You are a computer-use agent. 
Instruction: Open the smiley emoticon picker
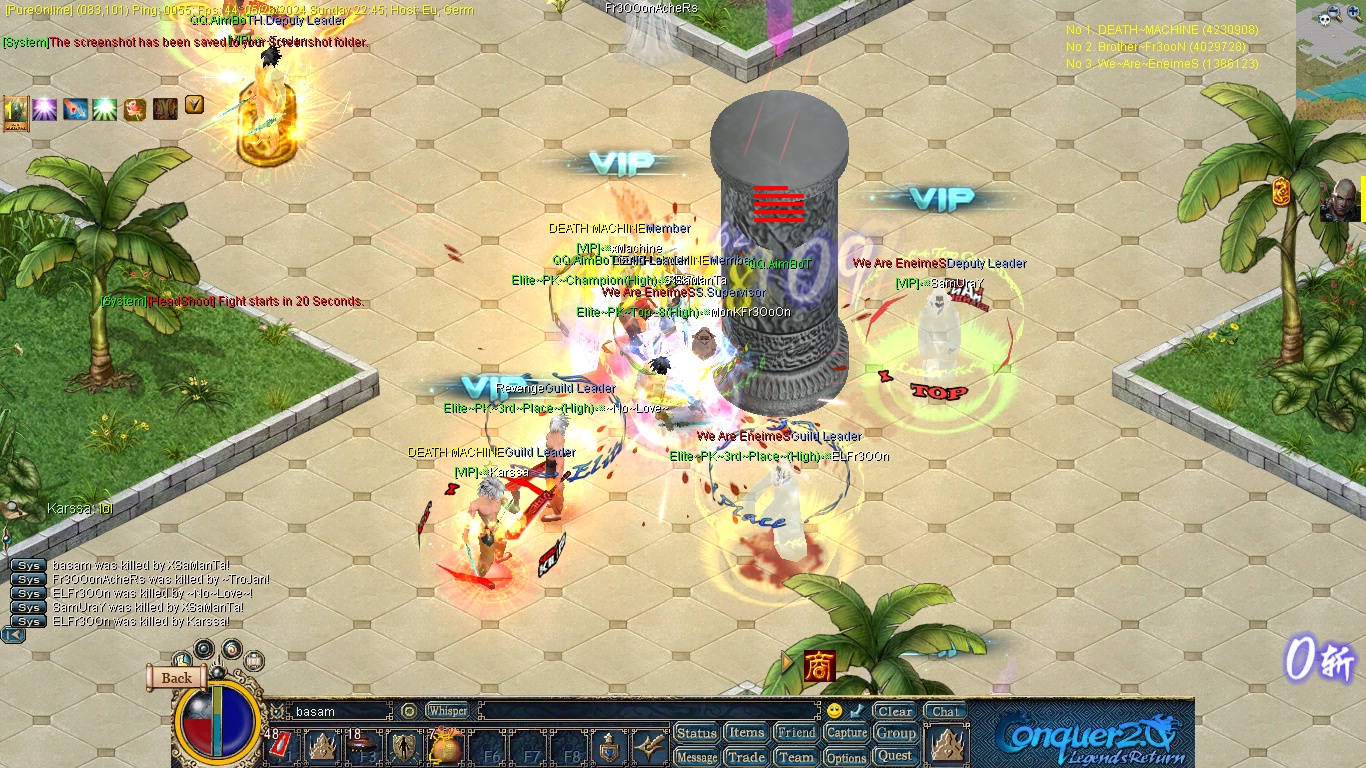coord(834,711)
